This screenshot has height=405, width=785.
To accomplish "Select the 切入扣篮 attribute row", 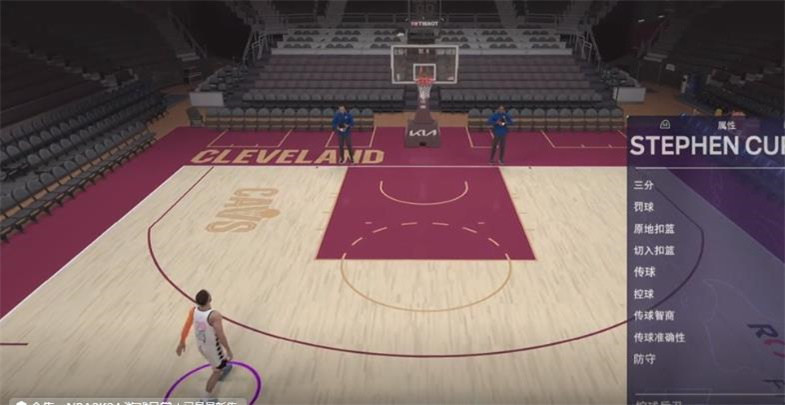I will tap(654, 250).
